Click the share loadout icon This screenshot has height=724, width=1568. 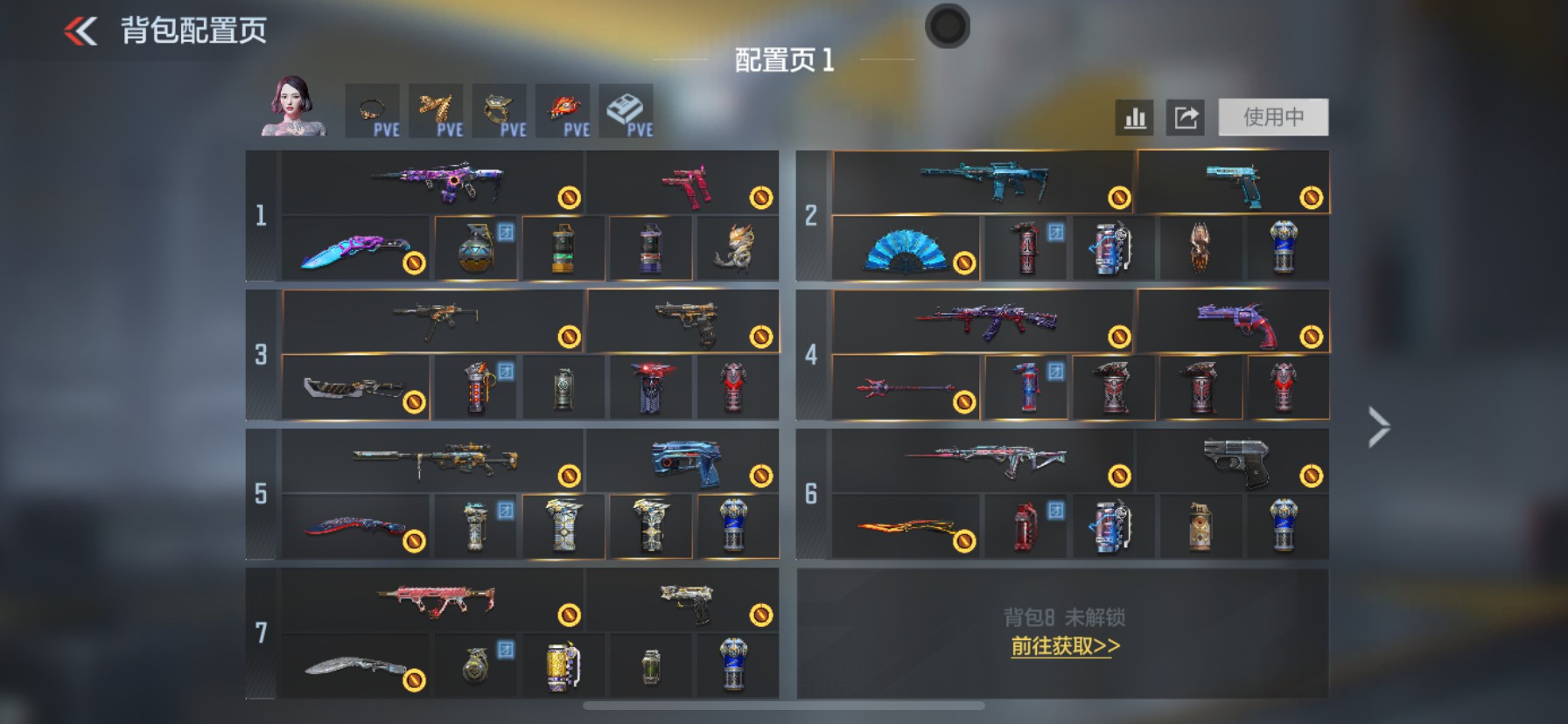(1186, 118)
